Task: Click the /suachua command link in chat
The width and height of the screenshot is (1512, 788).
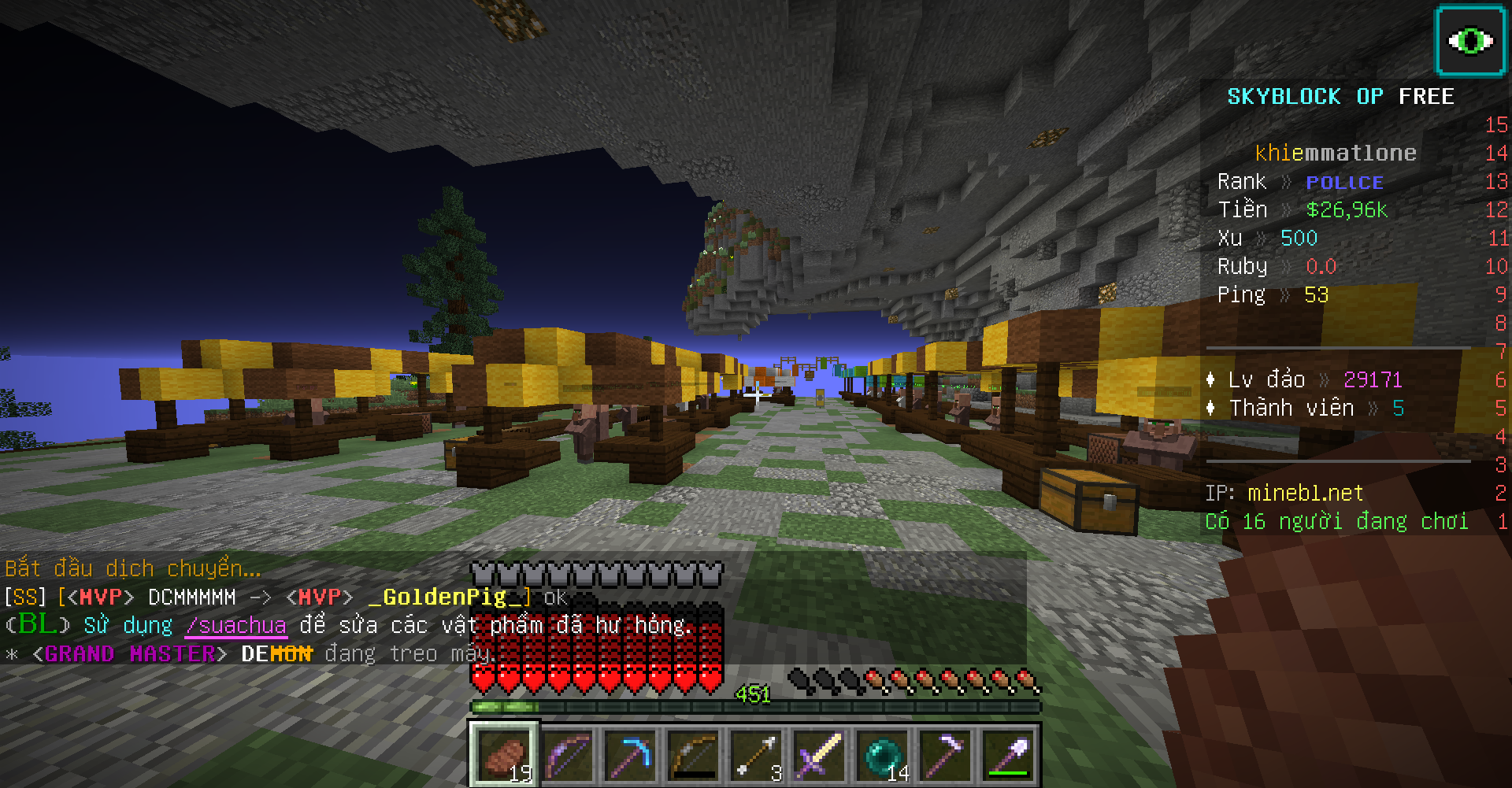Action: pyautogui.click(x=235, y=626)
